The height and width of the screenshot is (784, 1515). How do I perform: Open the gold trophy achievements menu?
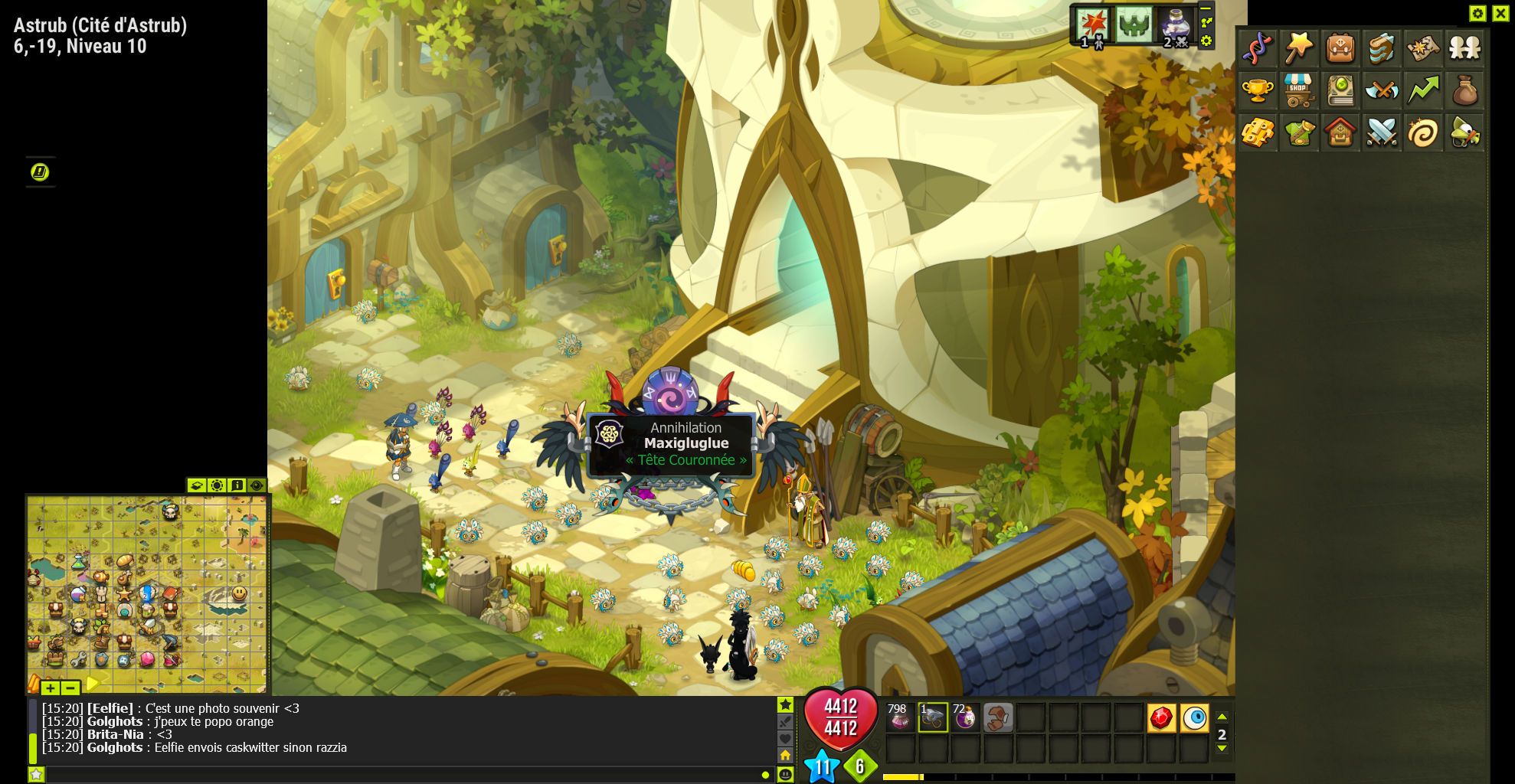1258,91
